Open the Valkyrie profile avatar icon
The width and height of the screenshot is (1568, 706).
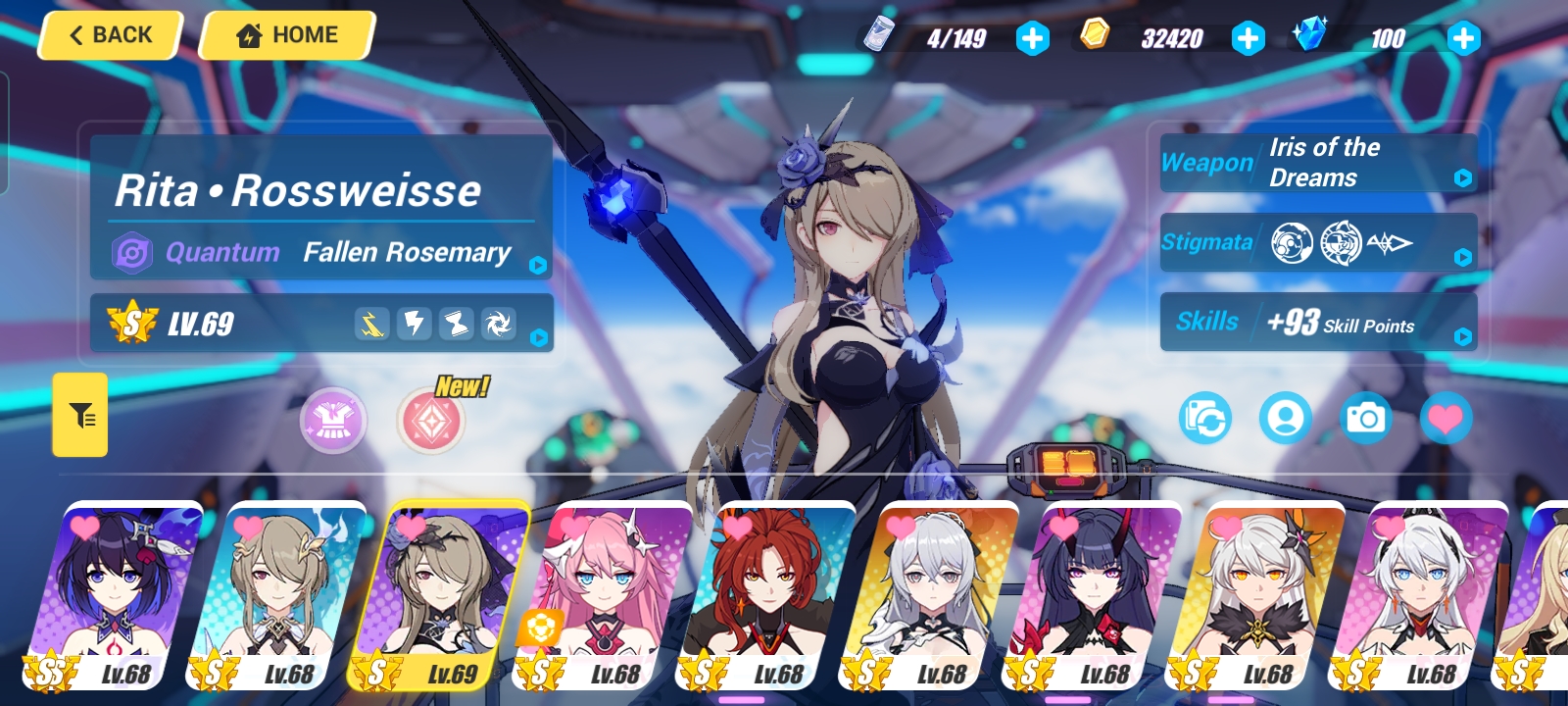click(1286, 417)
